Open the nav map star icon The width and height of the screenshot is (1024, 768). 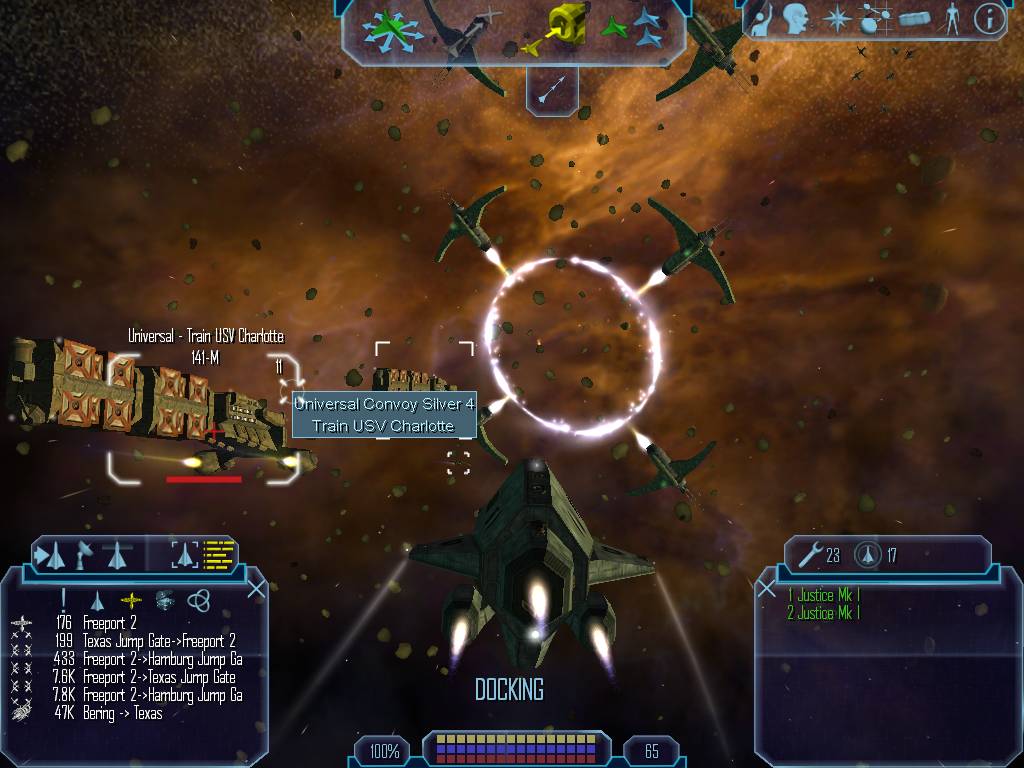click(838, 18)
